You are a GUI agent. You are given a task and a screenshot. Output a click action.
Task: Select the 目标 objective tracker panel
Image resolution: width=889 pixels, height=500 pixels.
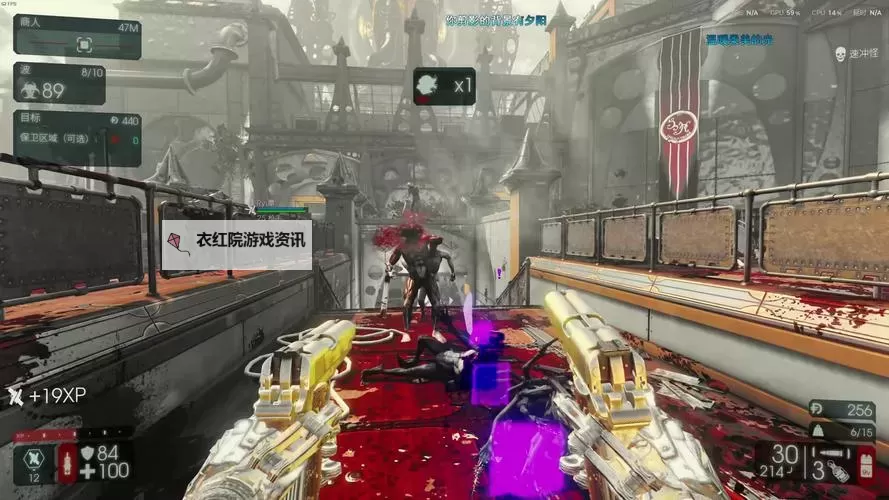point(77,139)
